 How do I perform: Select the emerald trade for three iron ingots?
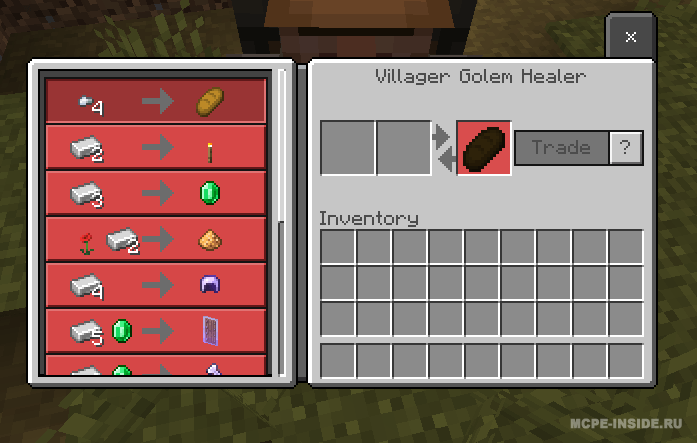click(156, 193)
